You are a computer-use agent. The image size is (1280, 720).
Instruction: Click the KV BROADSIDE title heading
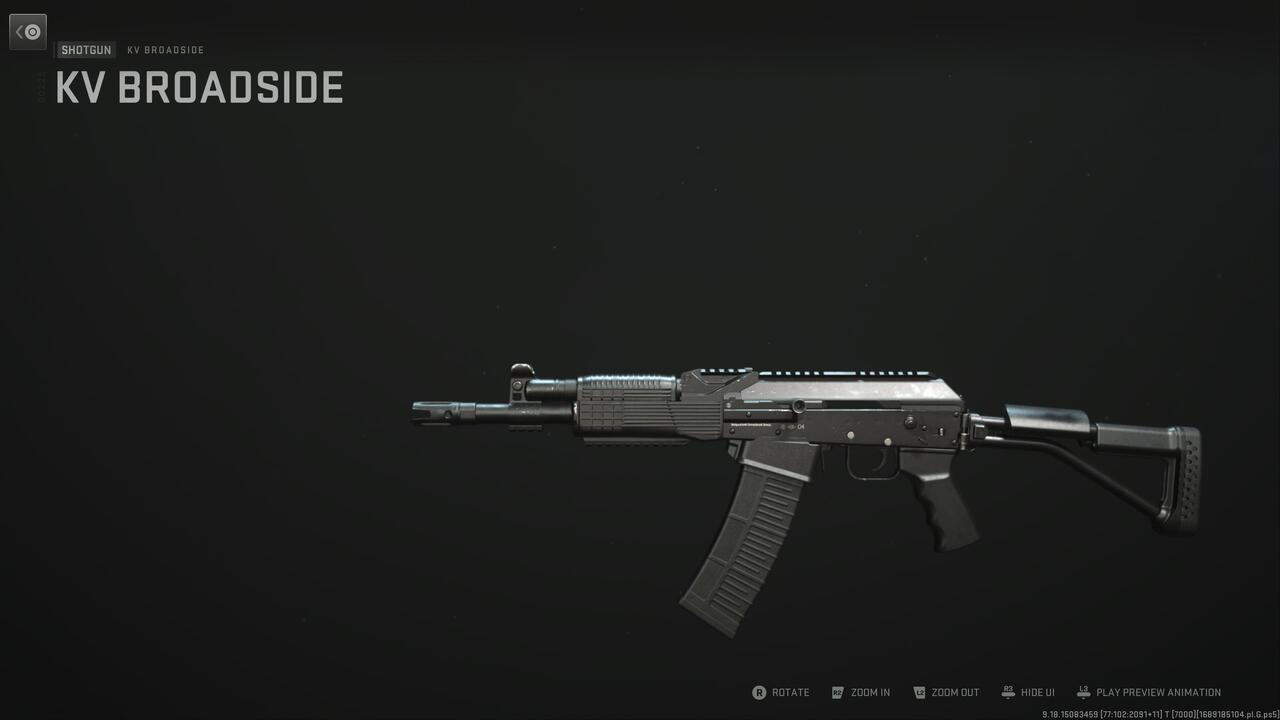tap(198, 88)
